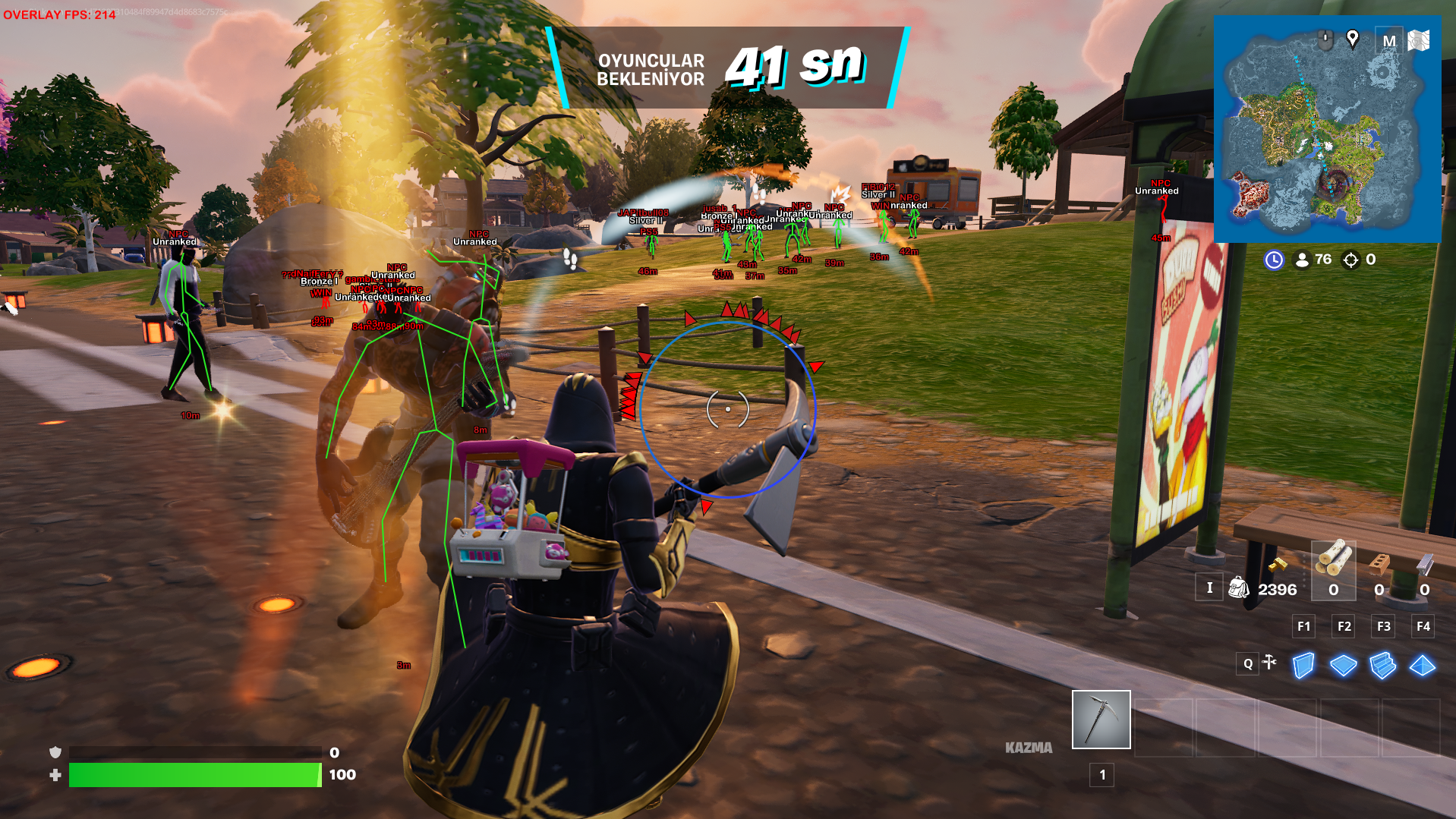
Task: Select the pyramid roof building piece
Action: (1422, 666)
